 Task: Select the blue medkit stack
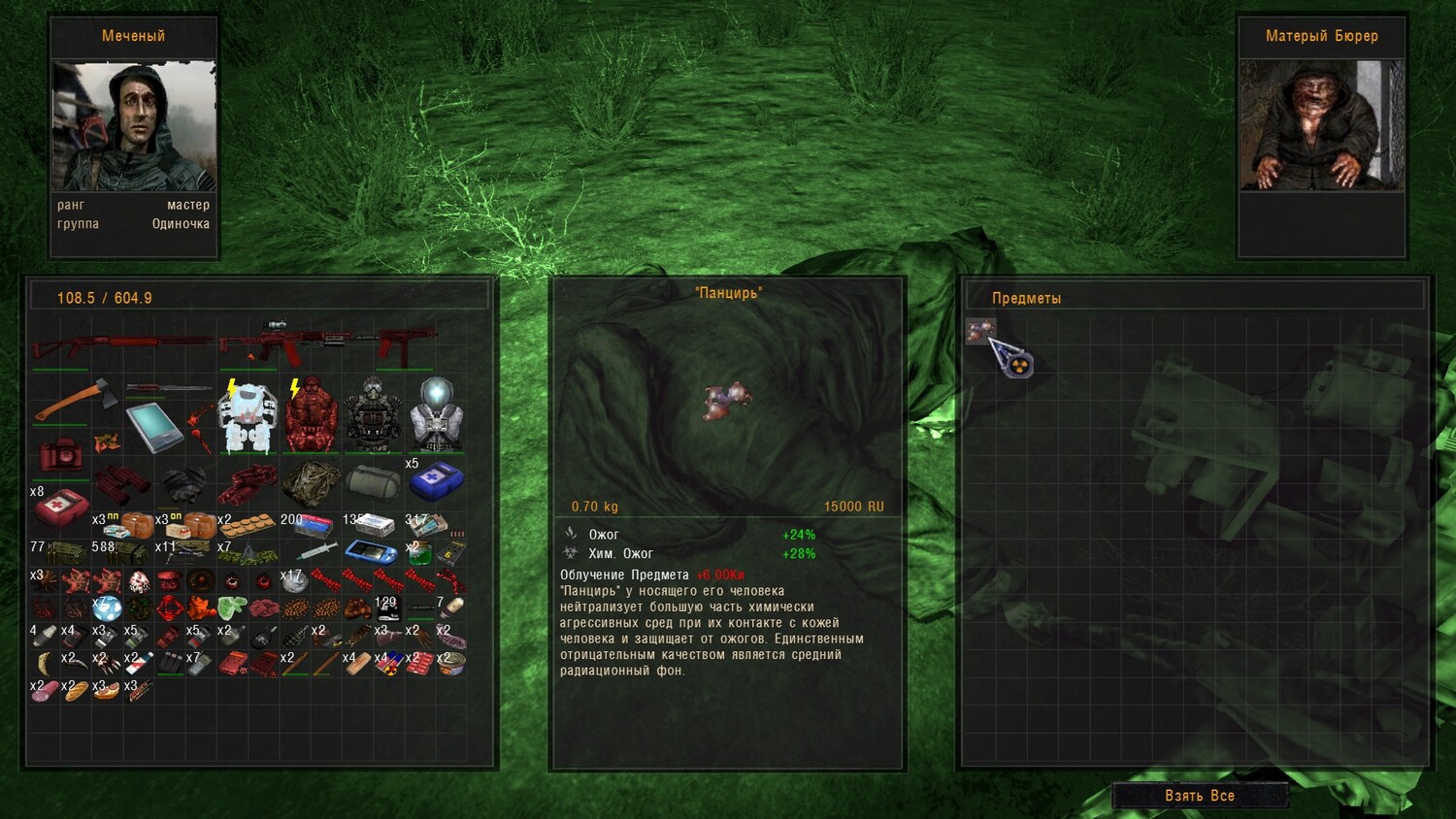(436, 480)
